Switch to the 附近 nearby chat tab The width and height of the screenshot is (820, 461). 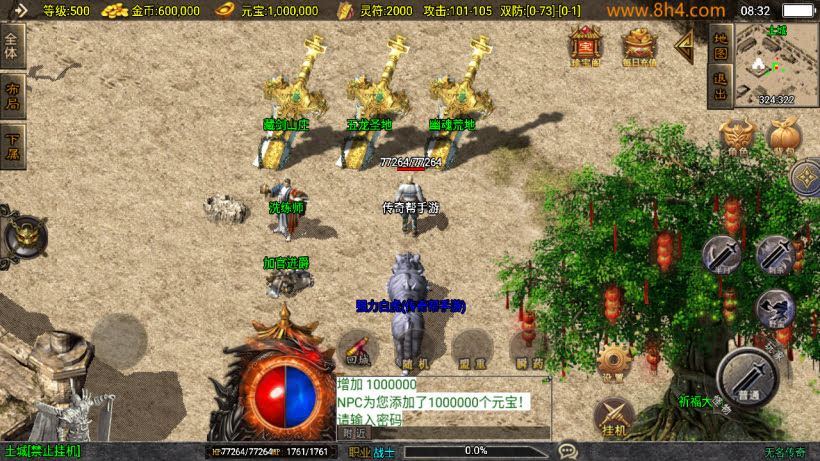coord(355,434)
